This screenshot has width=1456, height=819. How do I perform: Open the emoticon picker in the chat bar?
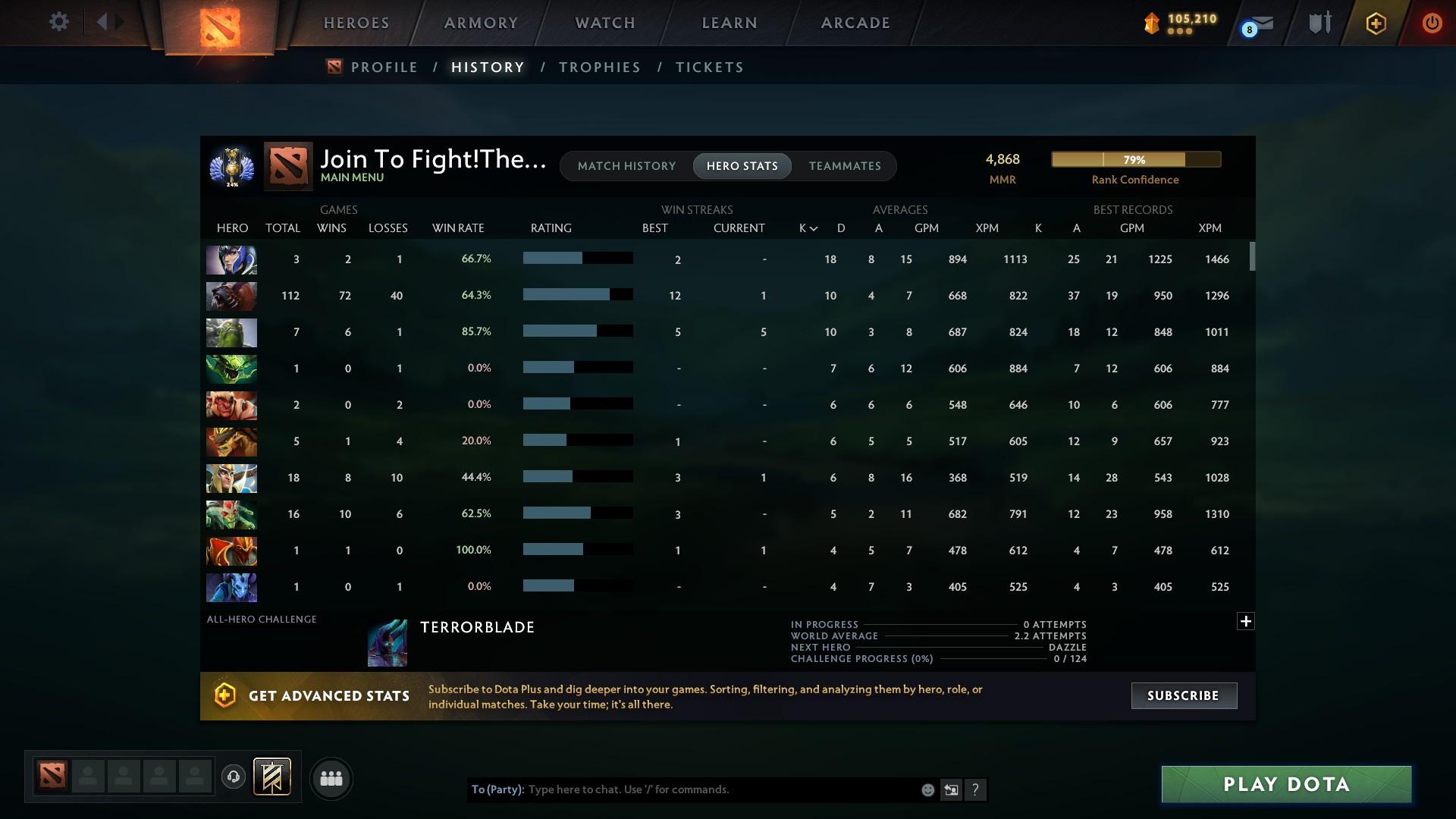tap(927, 789)
